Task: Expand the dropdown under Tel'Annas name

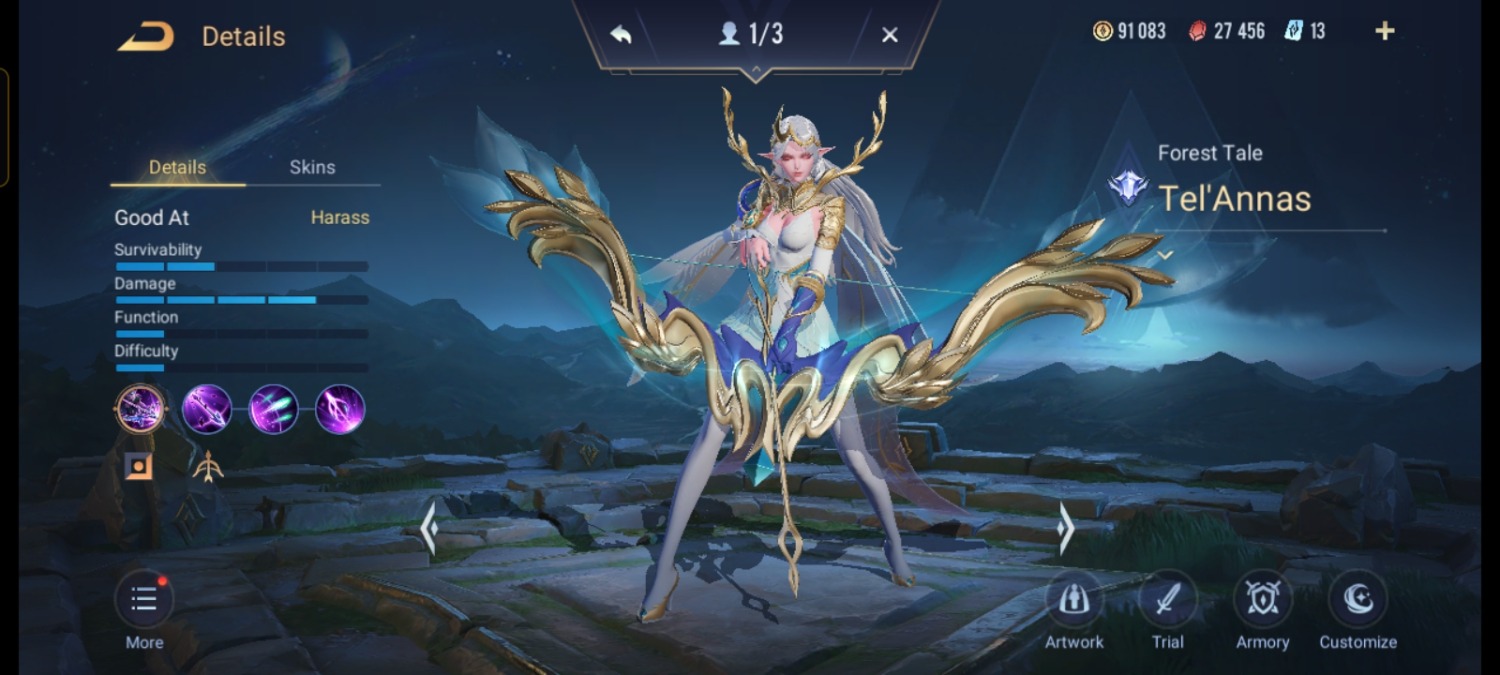Action: pos(1165,256)
